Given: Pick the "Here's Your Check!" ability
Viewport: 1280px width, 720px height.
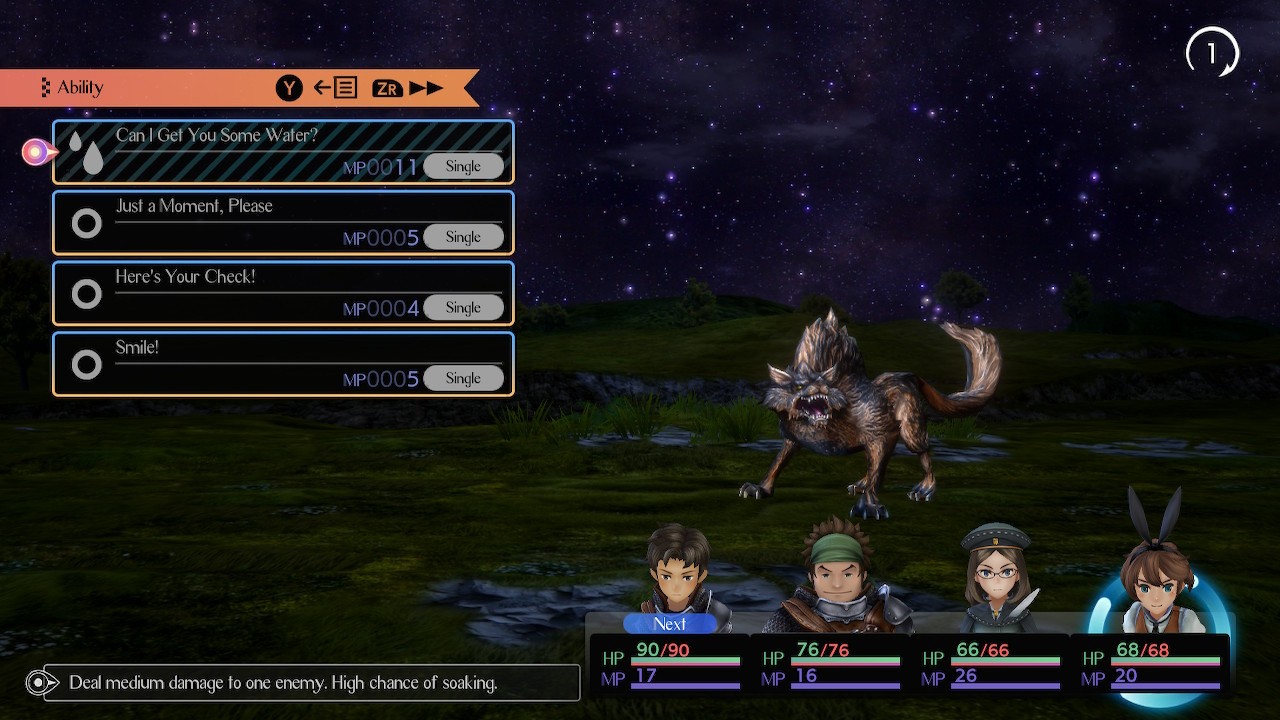Looking at the screenshot, I should [283, 294].
